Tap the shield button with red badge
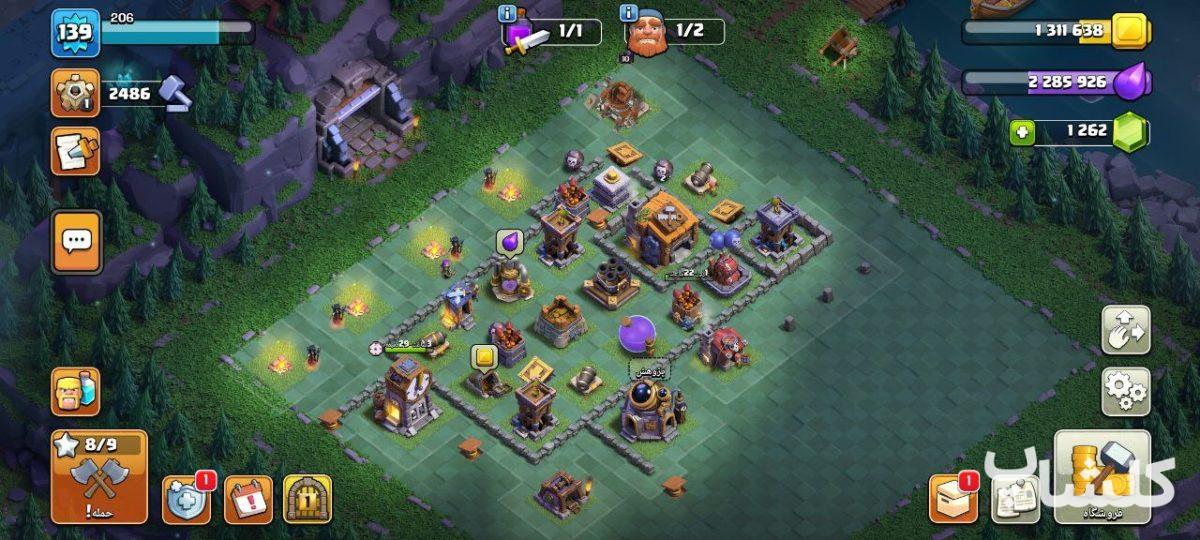The image size is (1200, 540). (x=187, y=499)
